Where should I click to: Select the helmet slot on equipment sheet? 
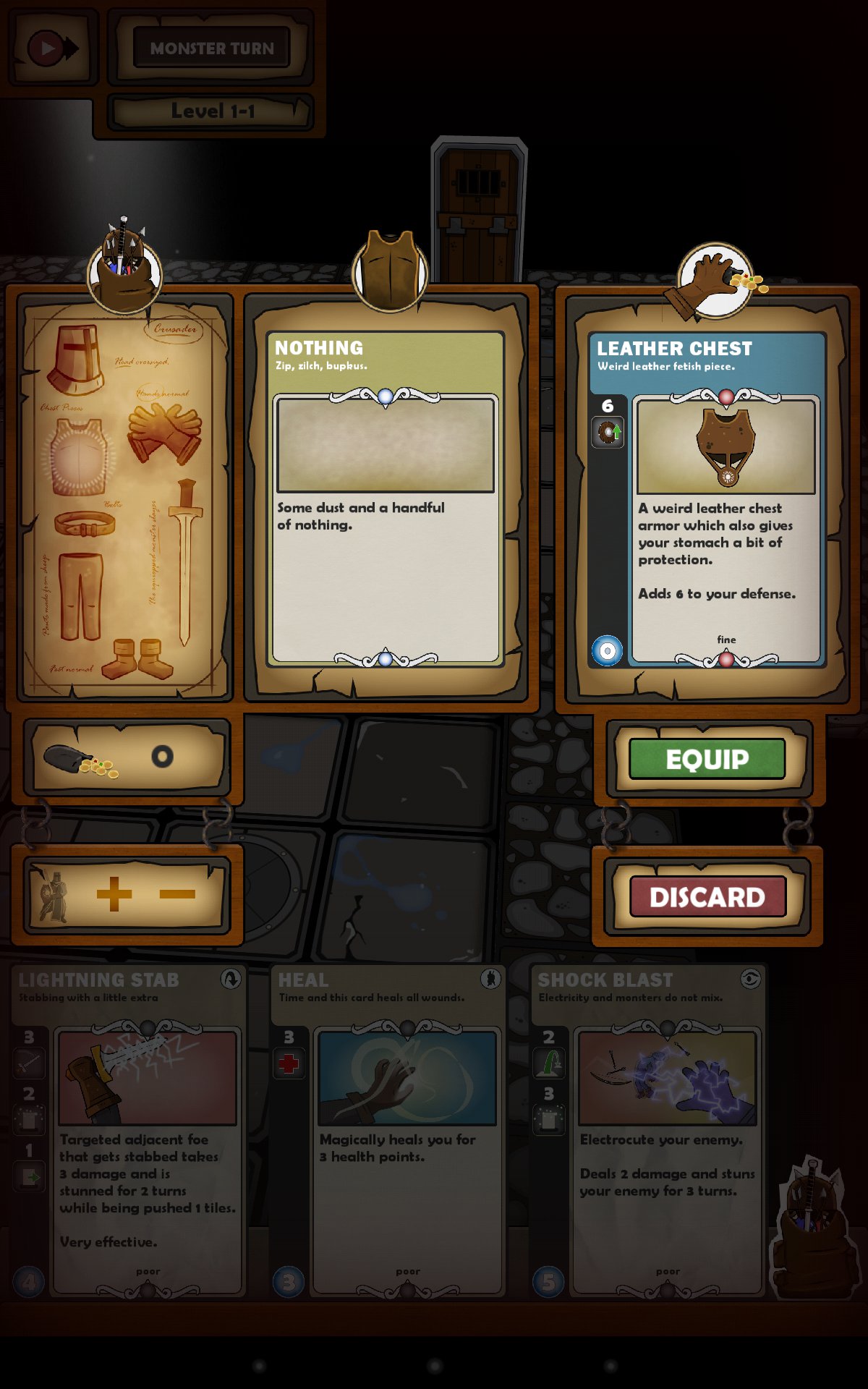point(76,359)
